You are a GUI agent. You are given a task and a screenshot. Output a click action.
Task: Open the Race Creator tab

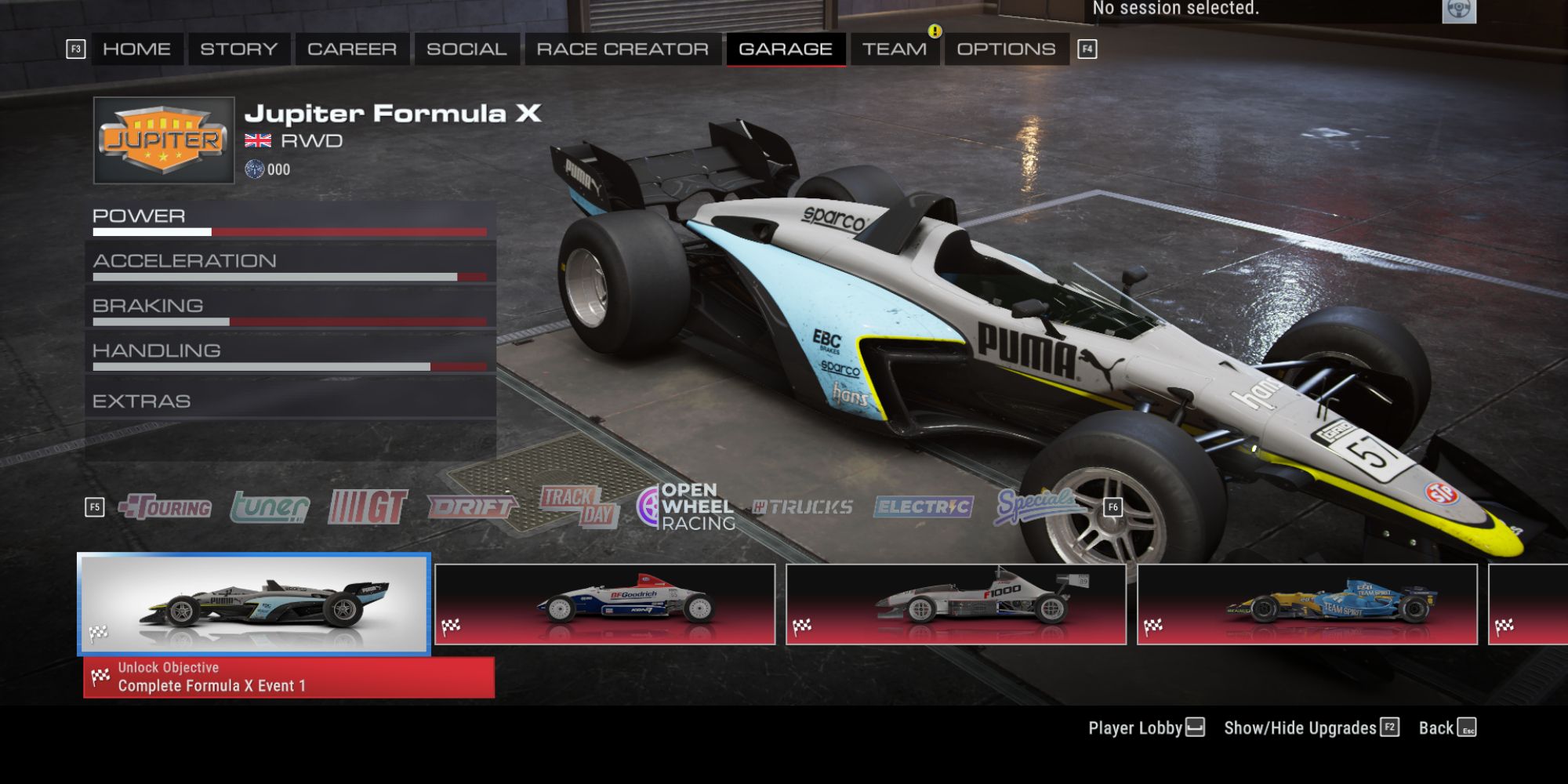(620, 49)
